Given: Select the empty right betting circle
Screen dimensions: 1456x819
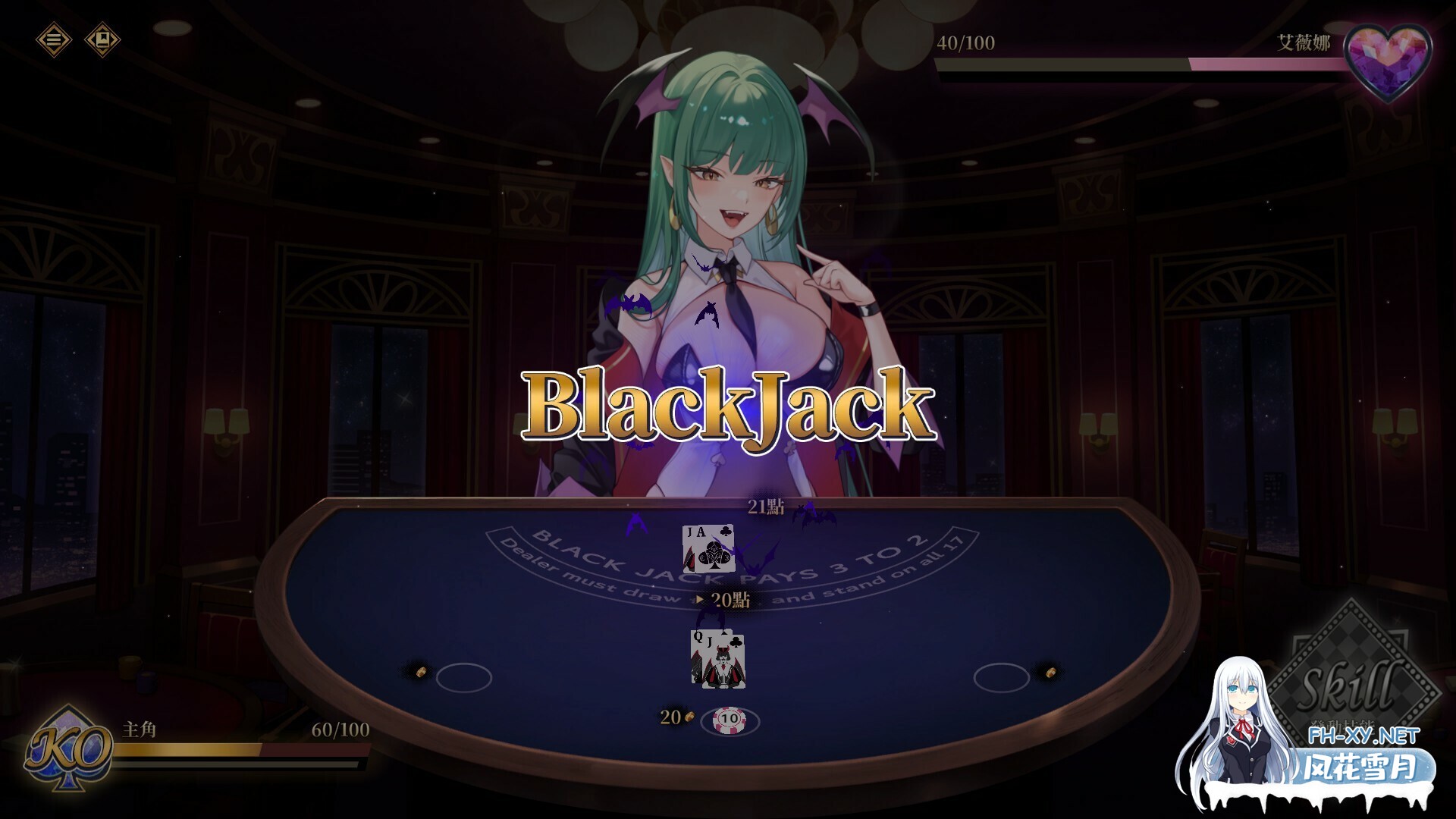Looking at the screenshot, I should coord(1001,677).
